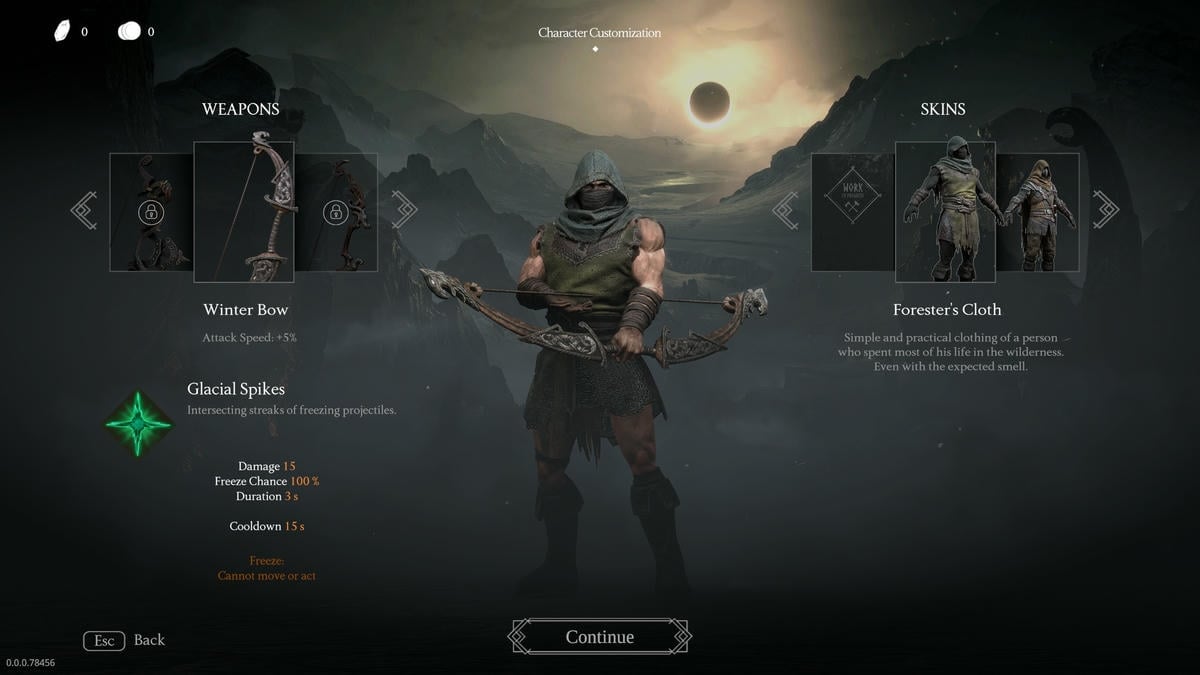Choose the brown hooded skin card
The image size is (1200, 675).
click(x=1038, y=212)
